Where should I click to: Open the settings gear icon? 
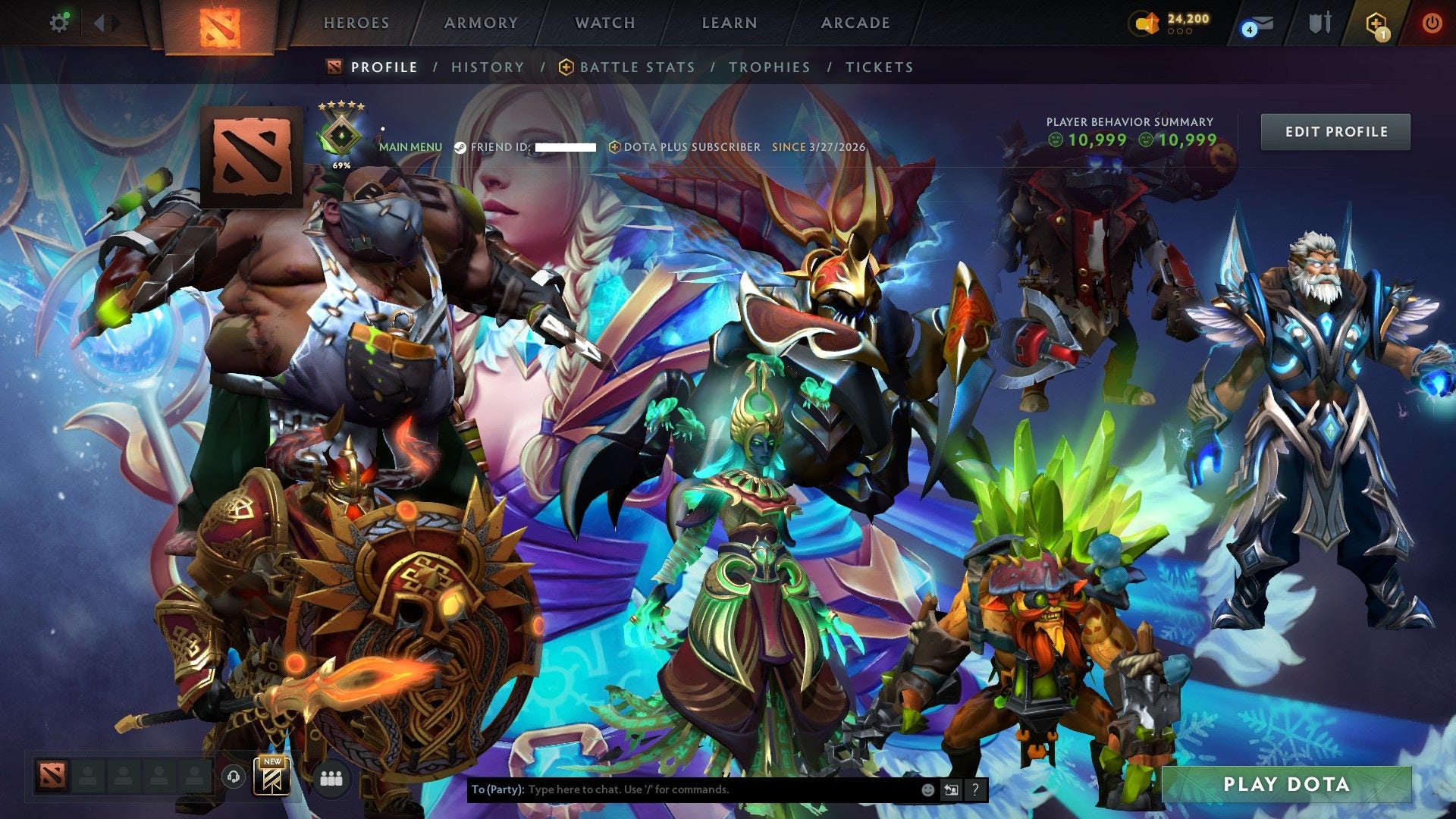click(x=60, y=23)
